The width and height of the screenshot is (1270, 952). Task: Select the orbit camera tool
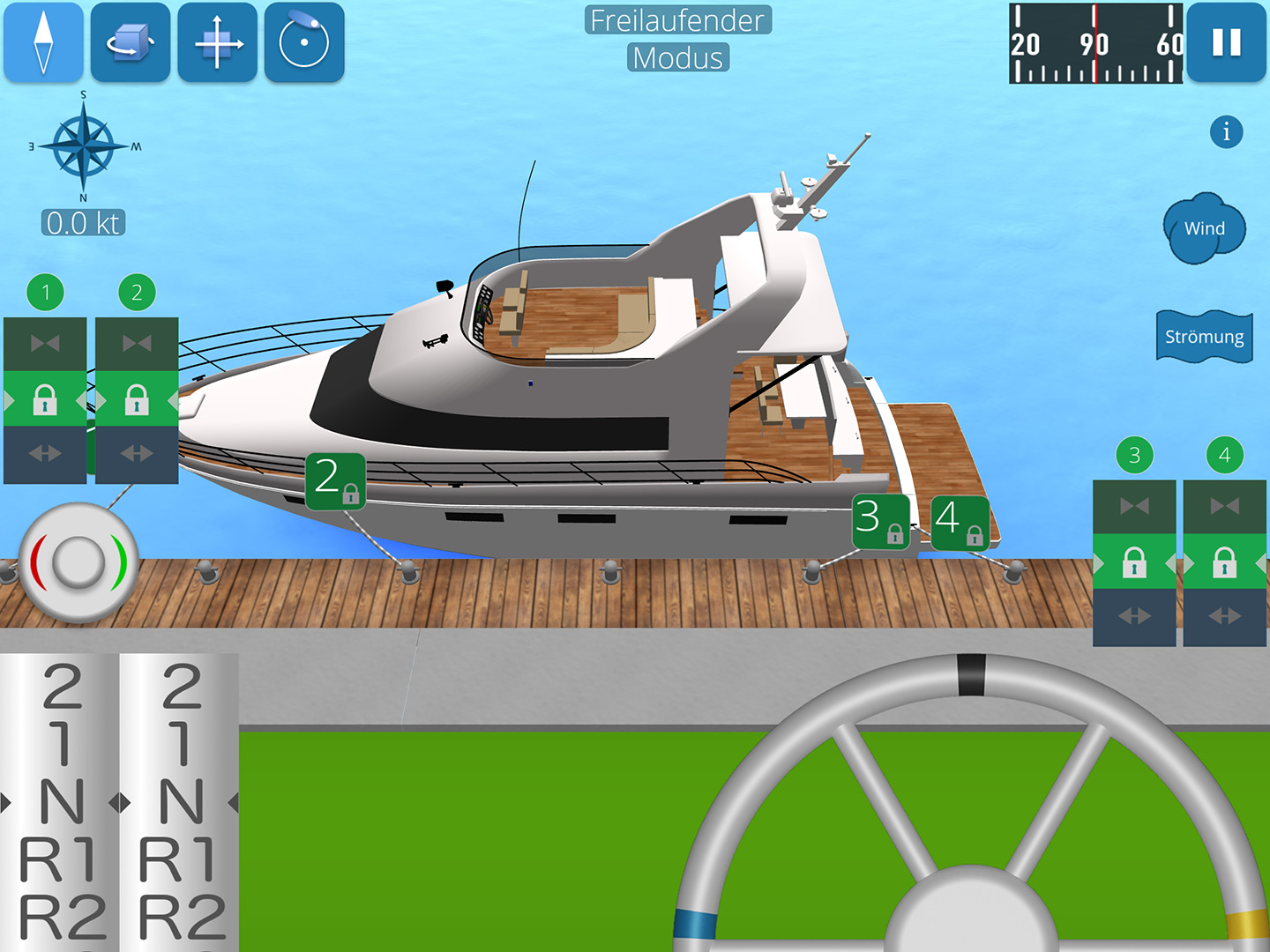coord(303,42)
